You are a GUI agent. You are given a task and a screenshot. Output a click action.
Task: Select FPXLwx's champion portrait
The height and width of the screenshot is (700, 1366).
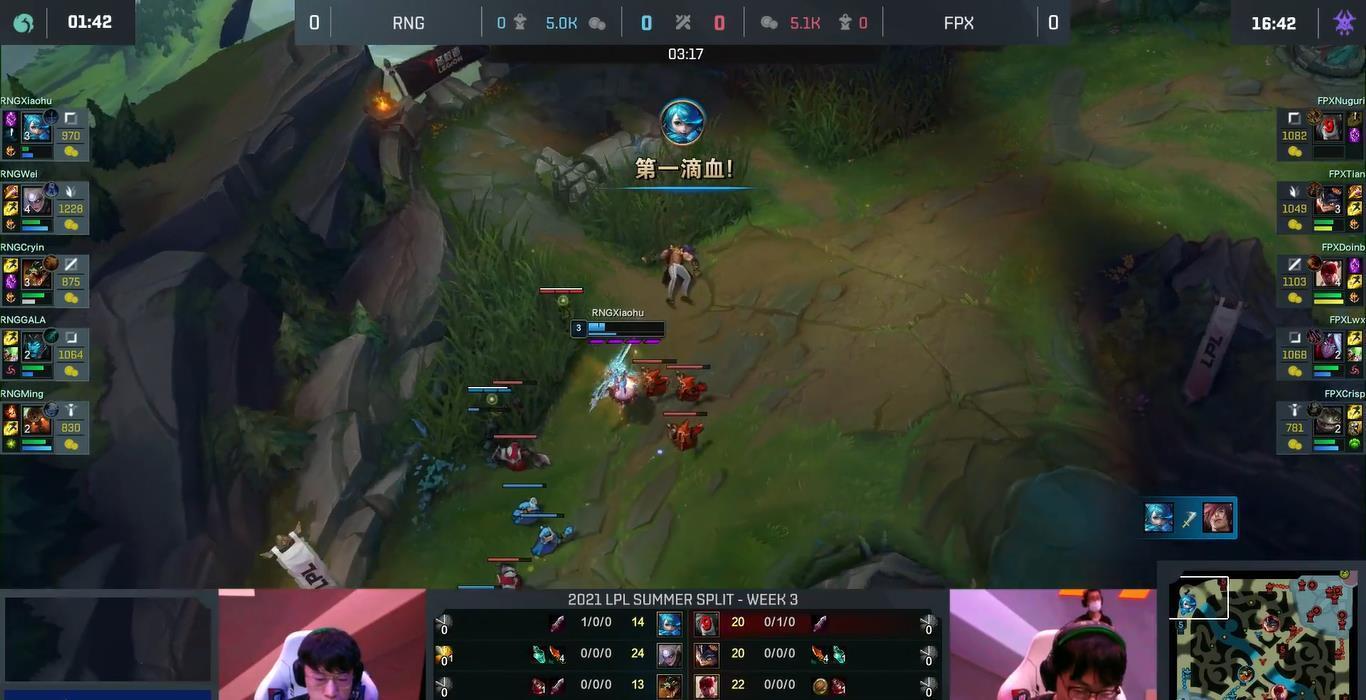pos(1330,346)
